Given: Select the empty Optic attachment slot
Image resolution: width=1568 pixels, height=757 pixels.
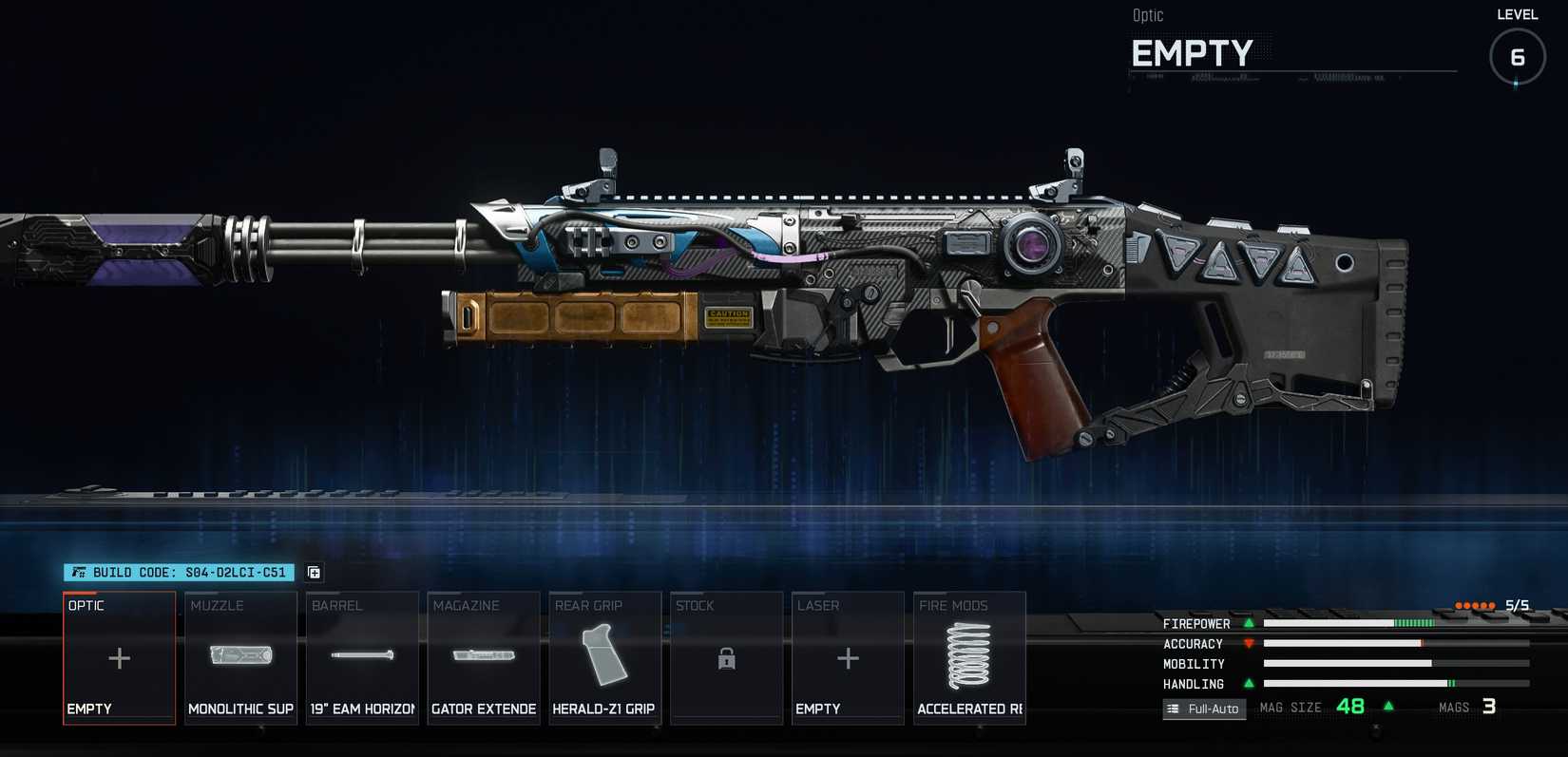Looking at the screenshot, I should click(x=119, y=658).
